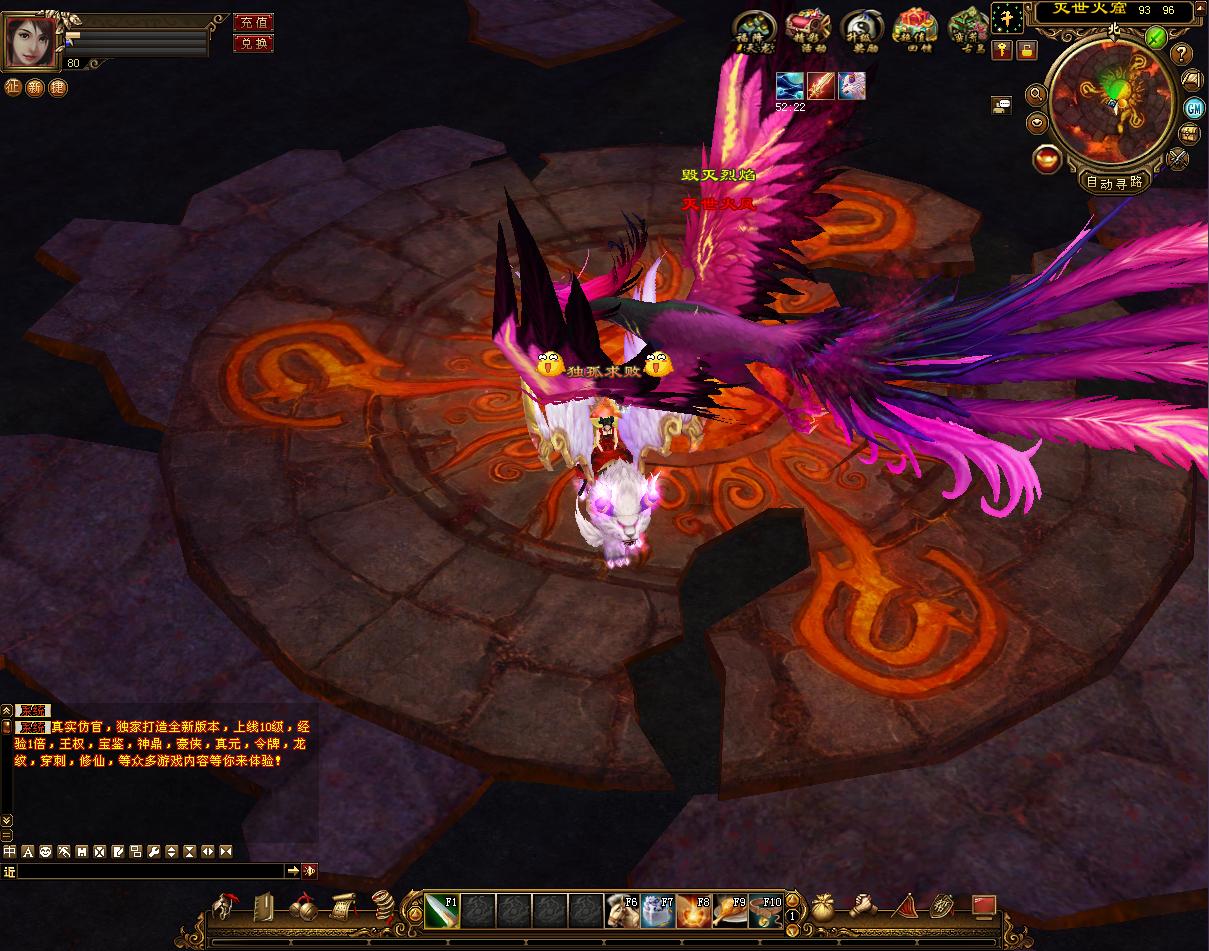The width and height of the screenshot is (1209, 951).
Task: Open the question mark help button
Action: pyautogui.click(x=1182, y=54)
